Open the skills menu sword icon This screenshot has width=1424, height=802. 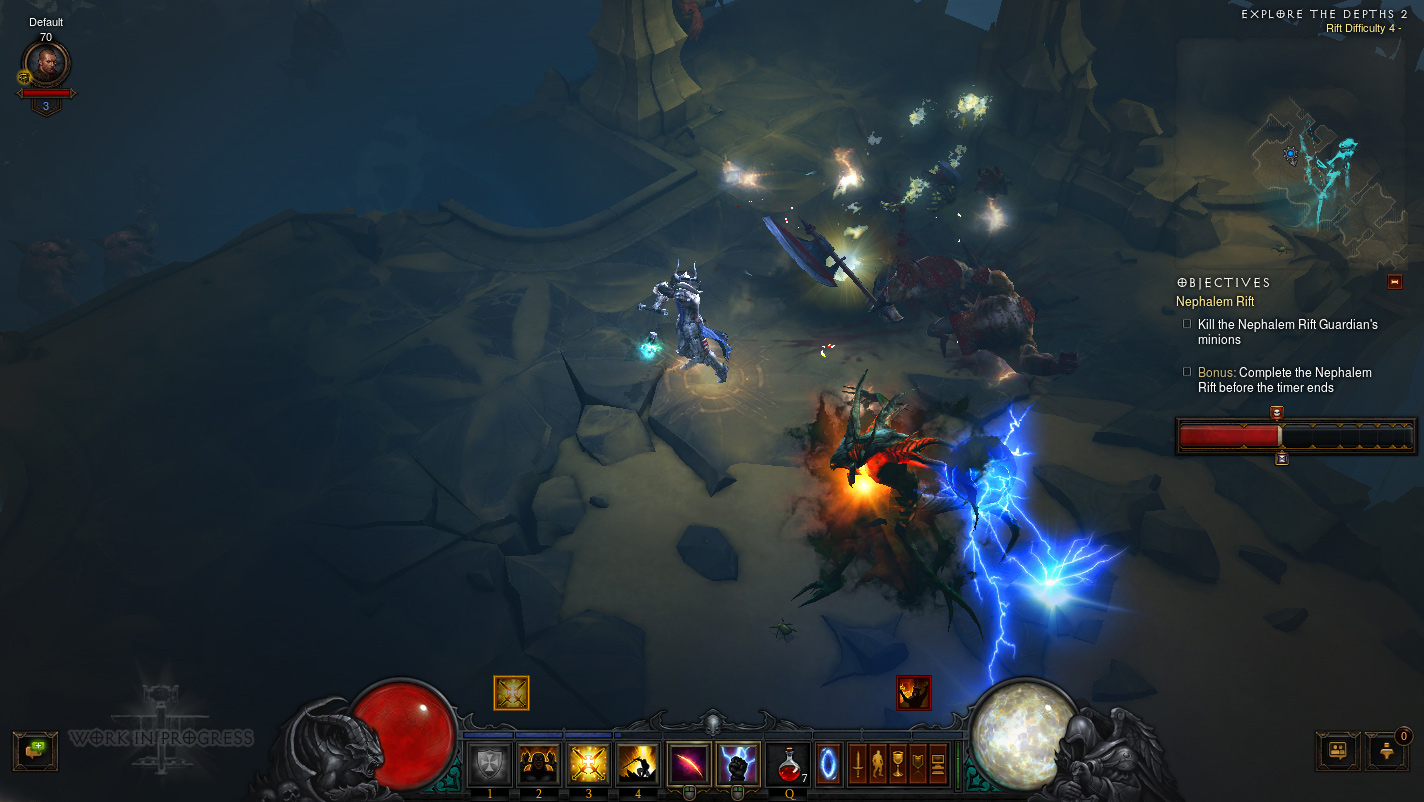click(858, 765)
